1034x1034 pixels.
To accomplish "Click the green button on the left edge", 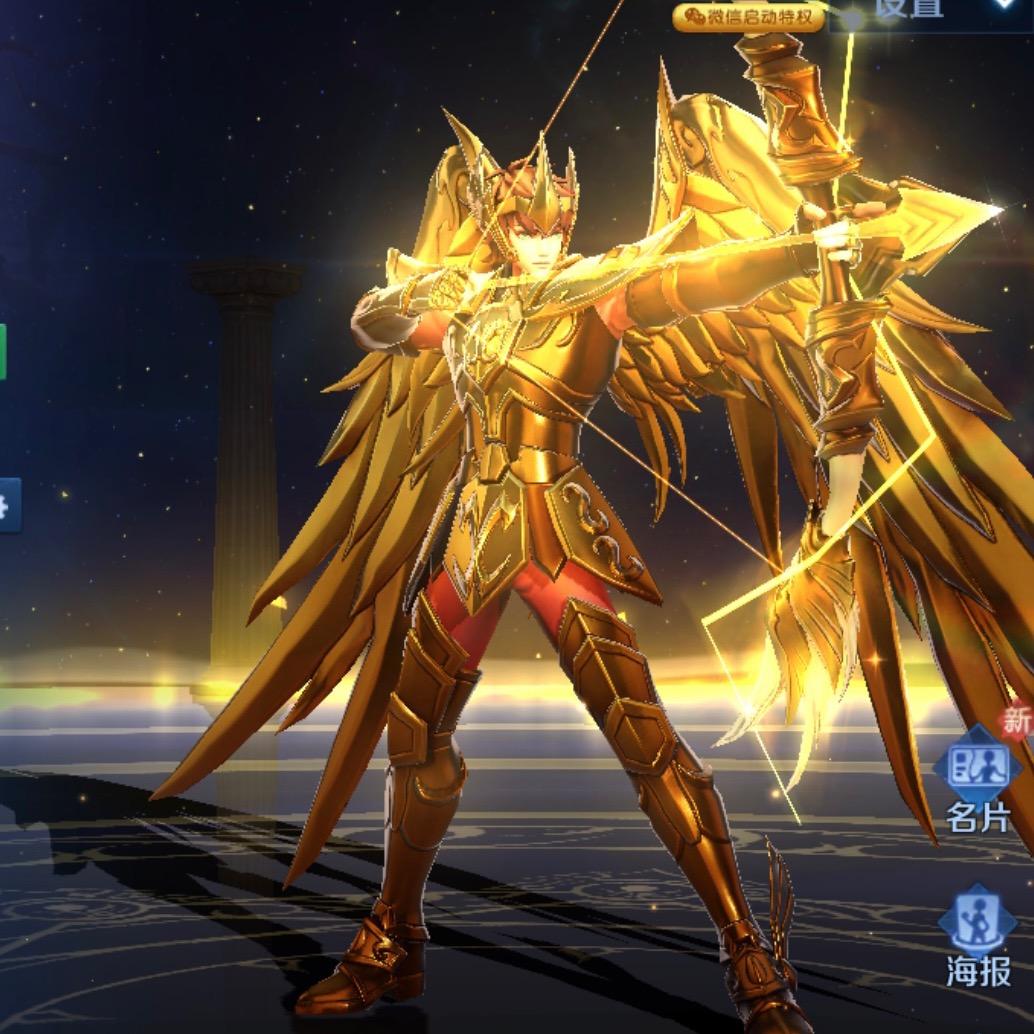I will point(3,352).
